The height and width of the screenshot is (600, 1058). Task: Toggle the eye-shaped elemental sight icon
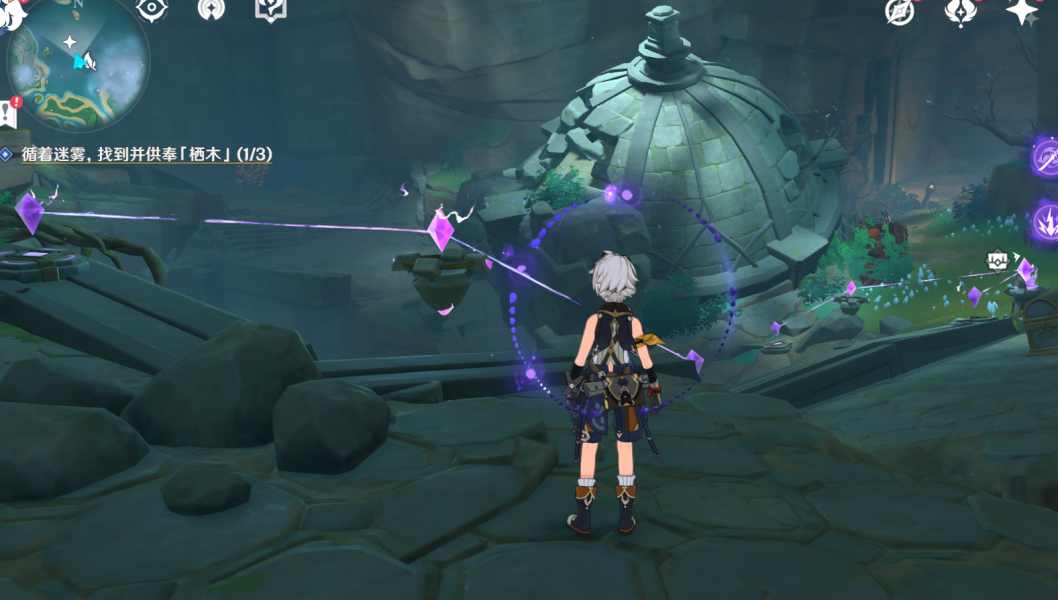point(150,9)
